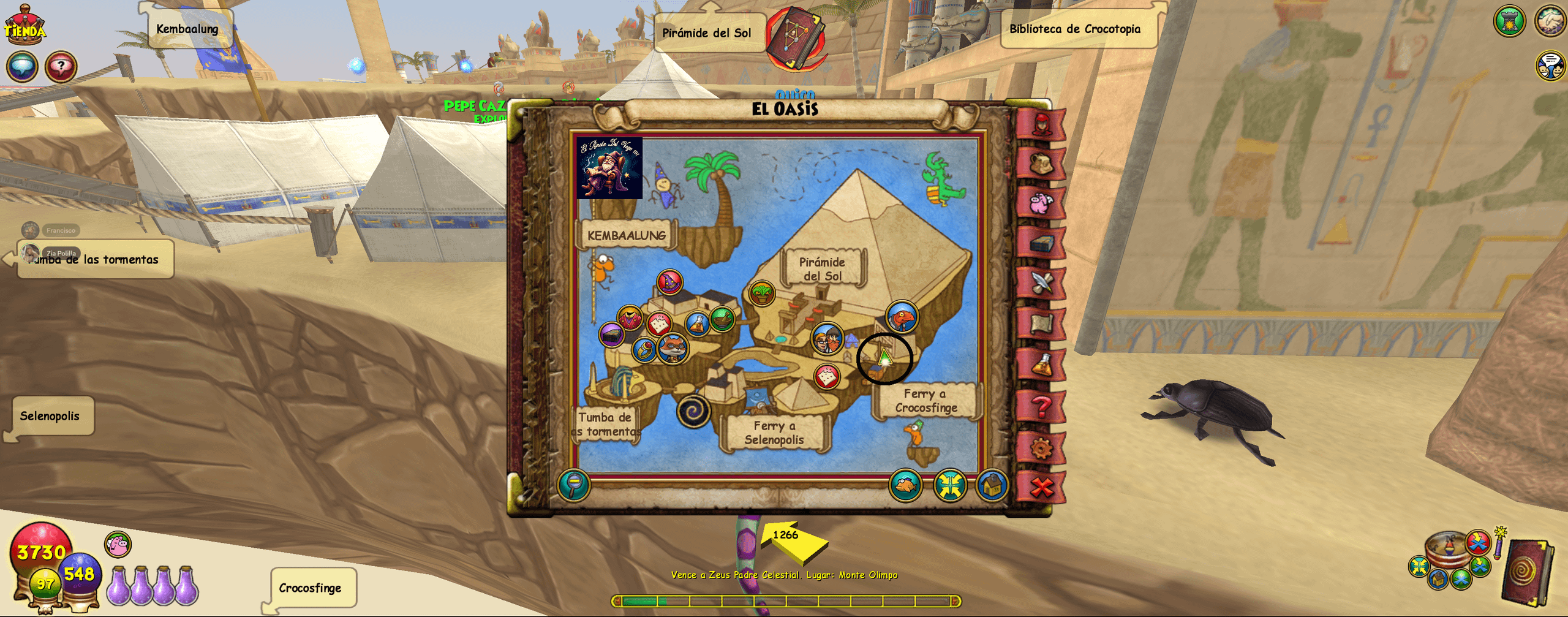
Task: Open the settings gear tab in the spellbook
Action: coord(1041,448)
